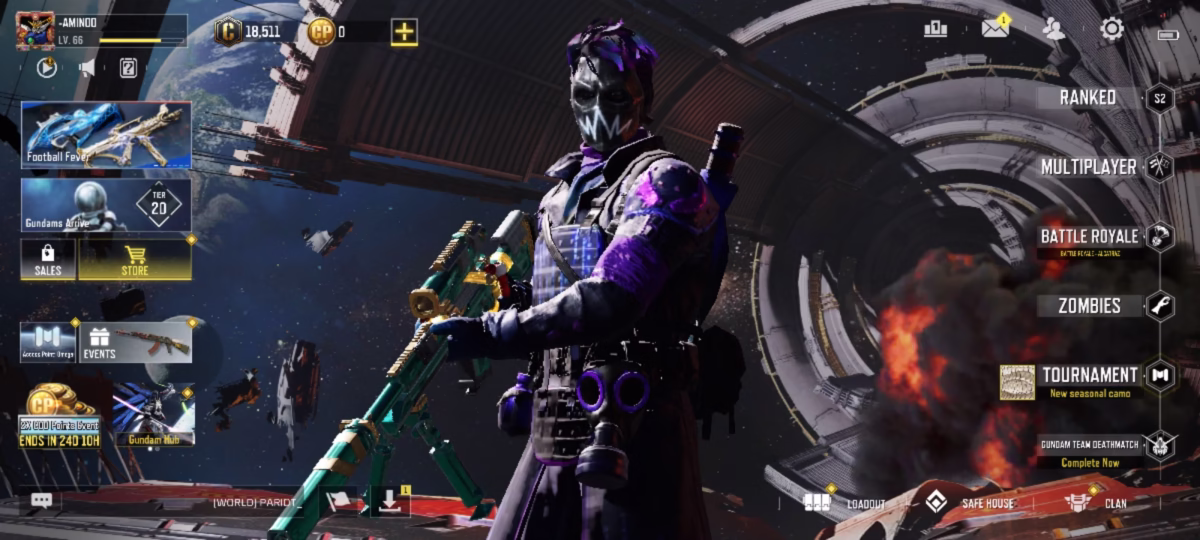This screenshot has height=540, width=1200.
Task: Go to the Safe House
Action: click(x=970, y=503)
